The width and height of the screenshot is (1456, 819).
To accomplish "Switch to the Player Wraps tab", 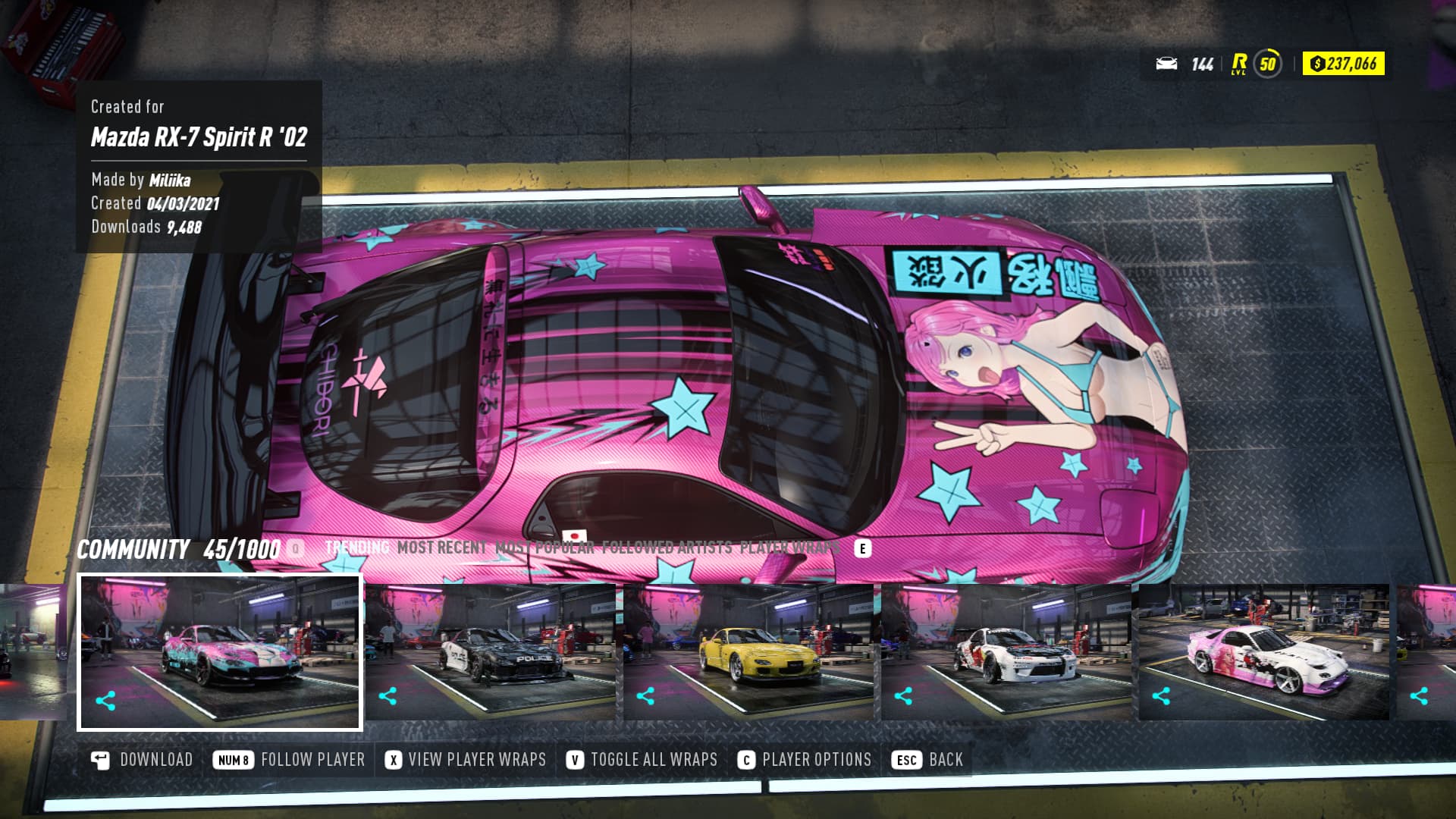I will (790, 548).
